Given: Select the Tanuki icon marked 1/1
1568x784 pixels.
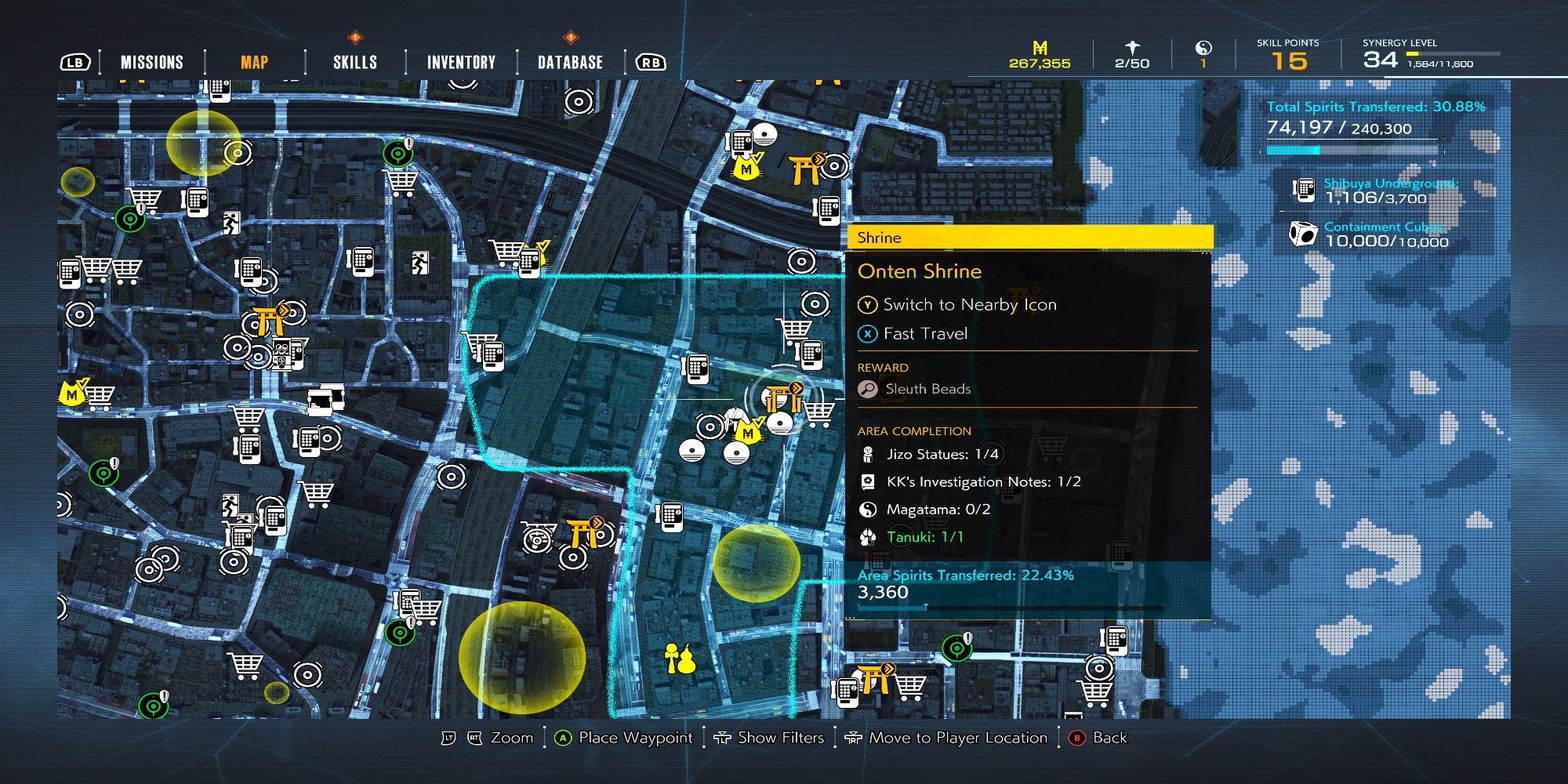Looking at the screenshot, I should [x=866, y=535].
